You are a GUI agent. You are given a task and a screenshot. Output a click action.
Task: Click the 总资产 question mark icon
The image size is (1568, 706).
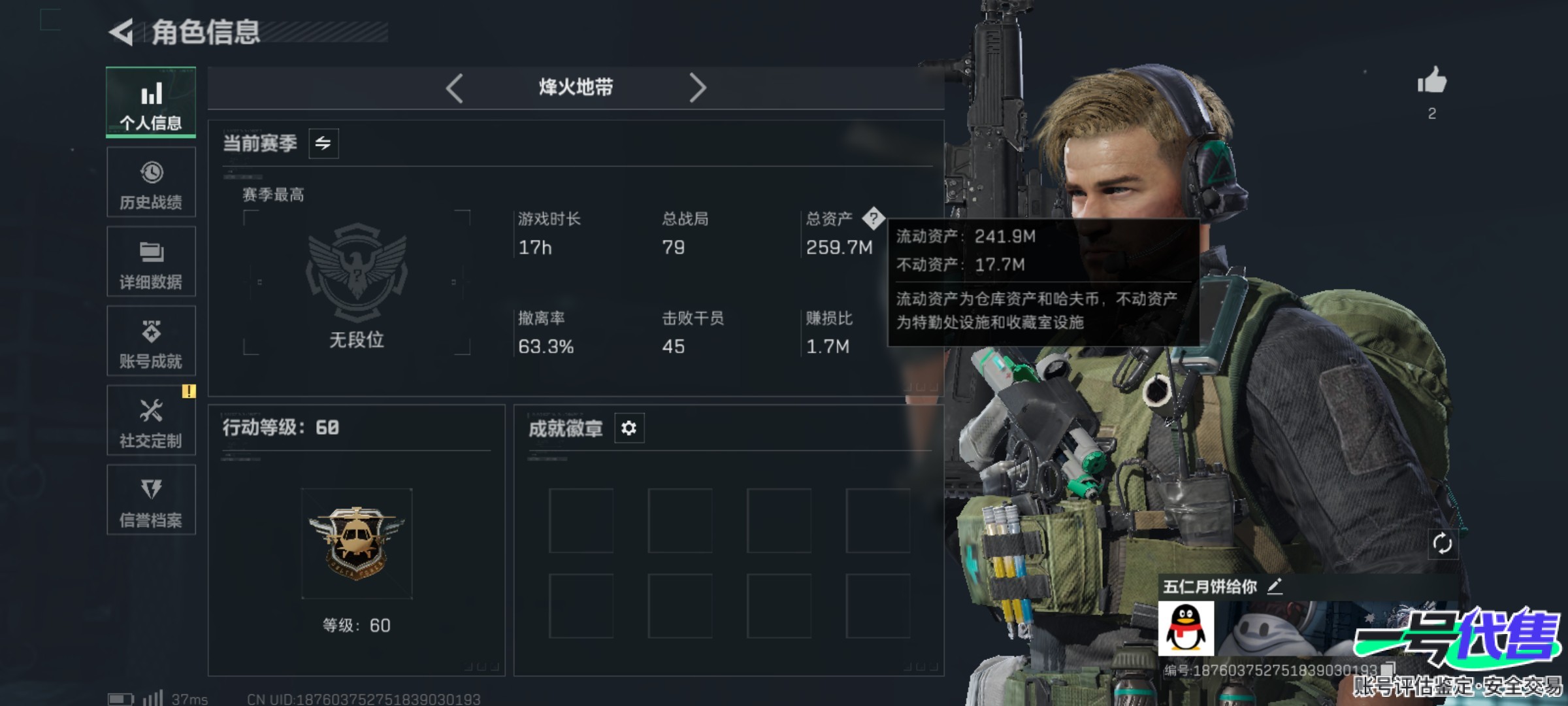[873, 218]
